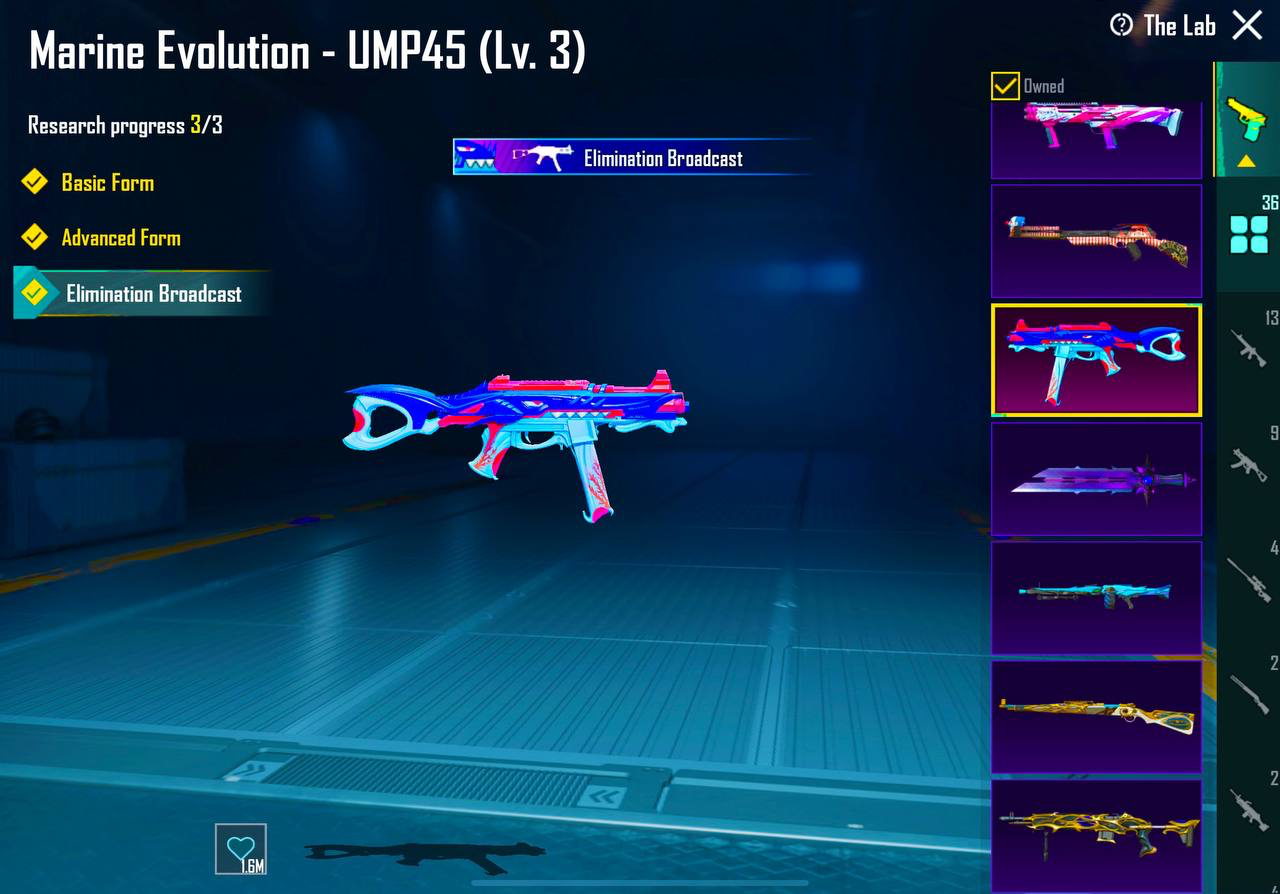Pick the gold and white bolt-action rifle thumbnail
The width and height of the screenshot is (1280, 894).
(1096, 716)
